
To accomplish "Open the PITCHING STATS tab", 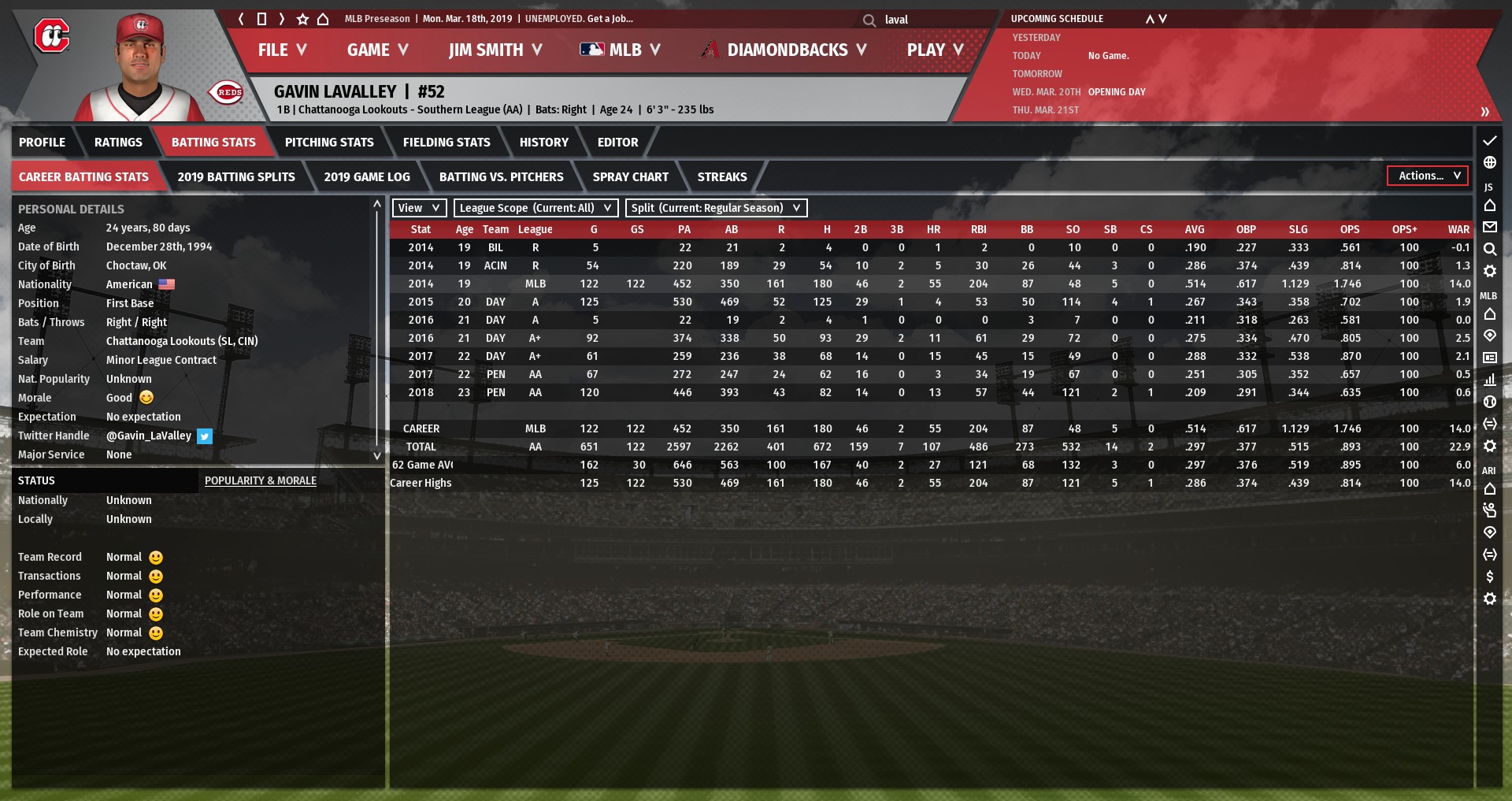I will click(x=329, y=143).
